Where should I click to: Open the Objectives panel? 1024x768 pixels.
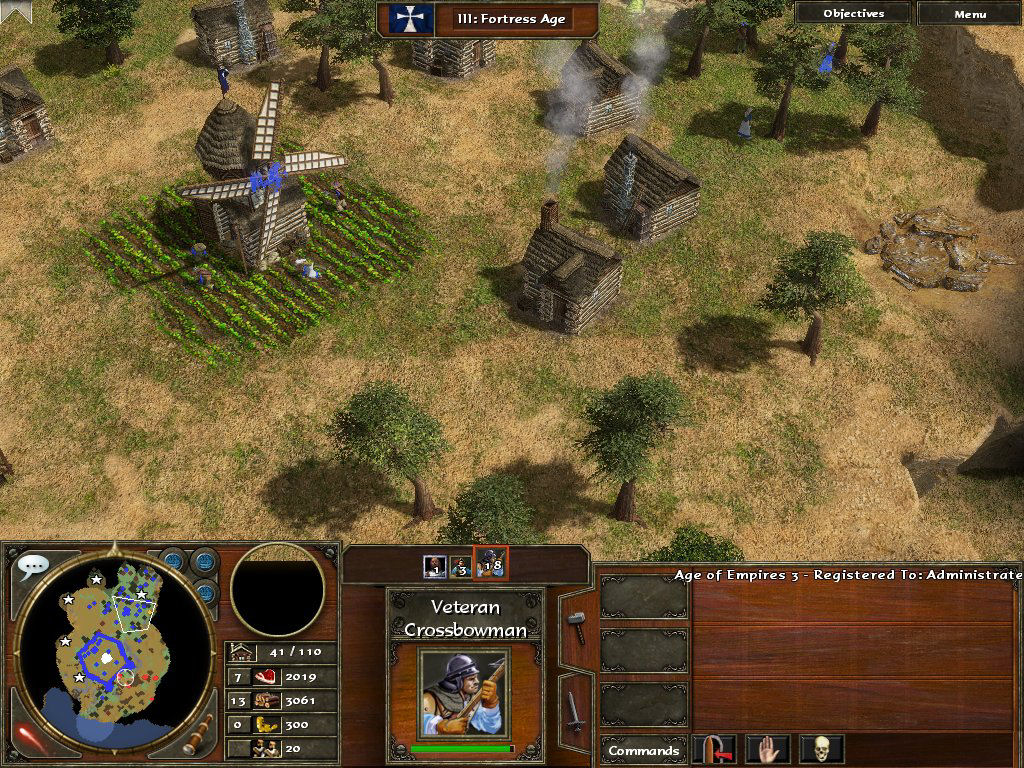853,14
